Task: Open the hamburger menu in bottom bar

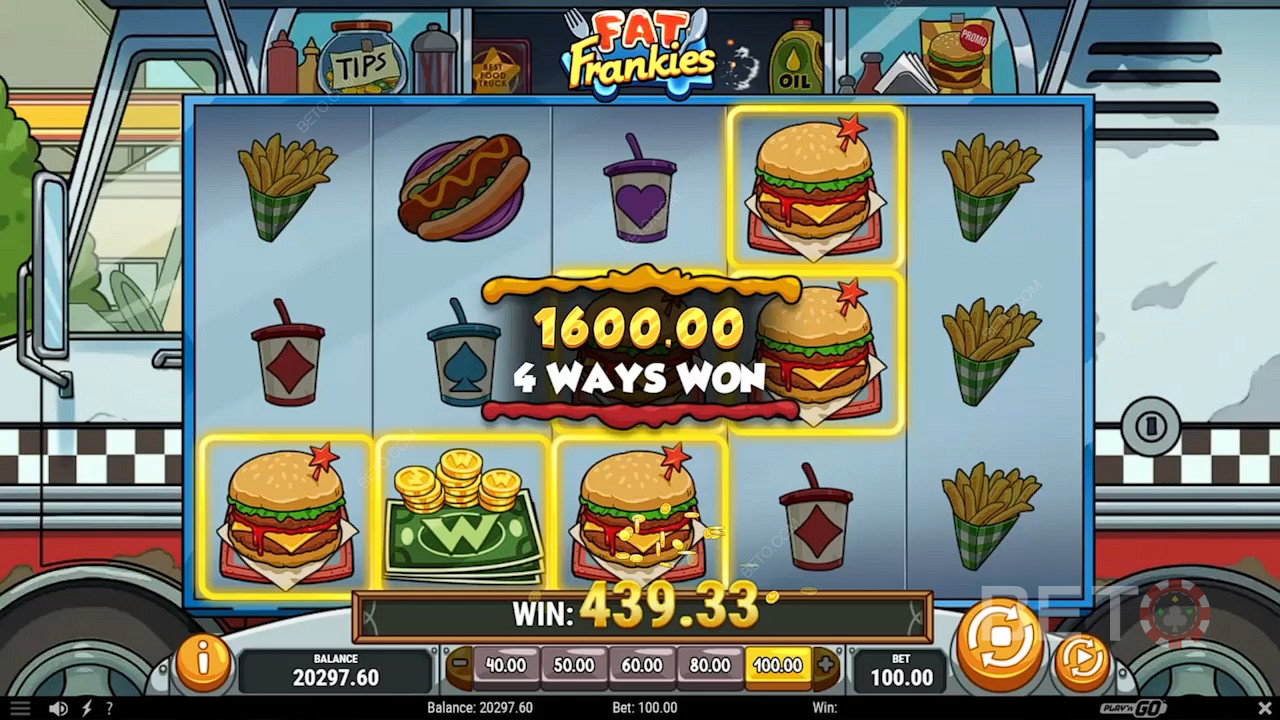Action: tap(20, 708)
